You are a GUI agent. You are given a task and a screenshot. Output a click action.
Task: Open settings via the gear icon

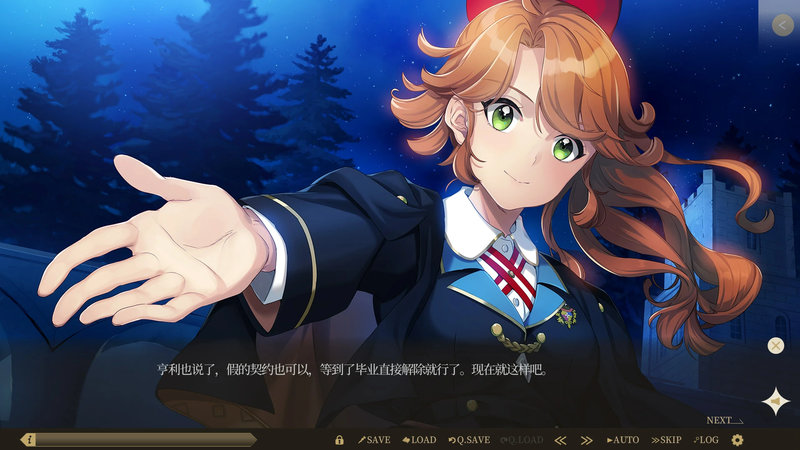[x=738, y=440]
